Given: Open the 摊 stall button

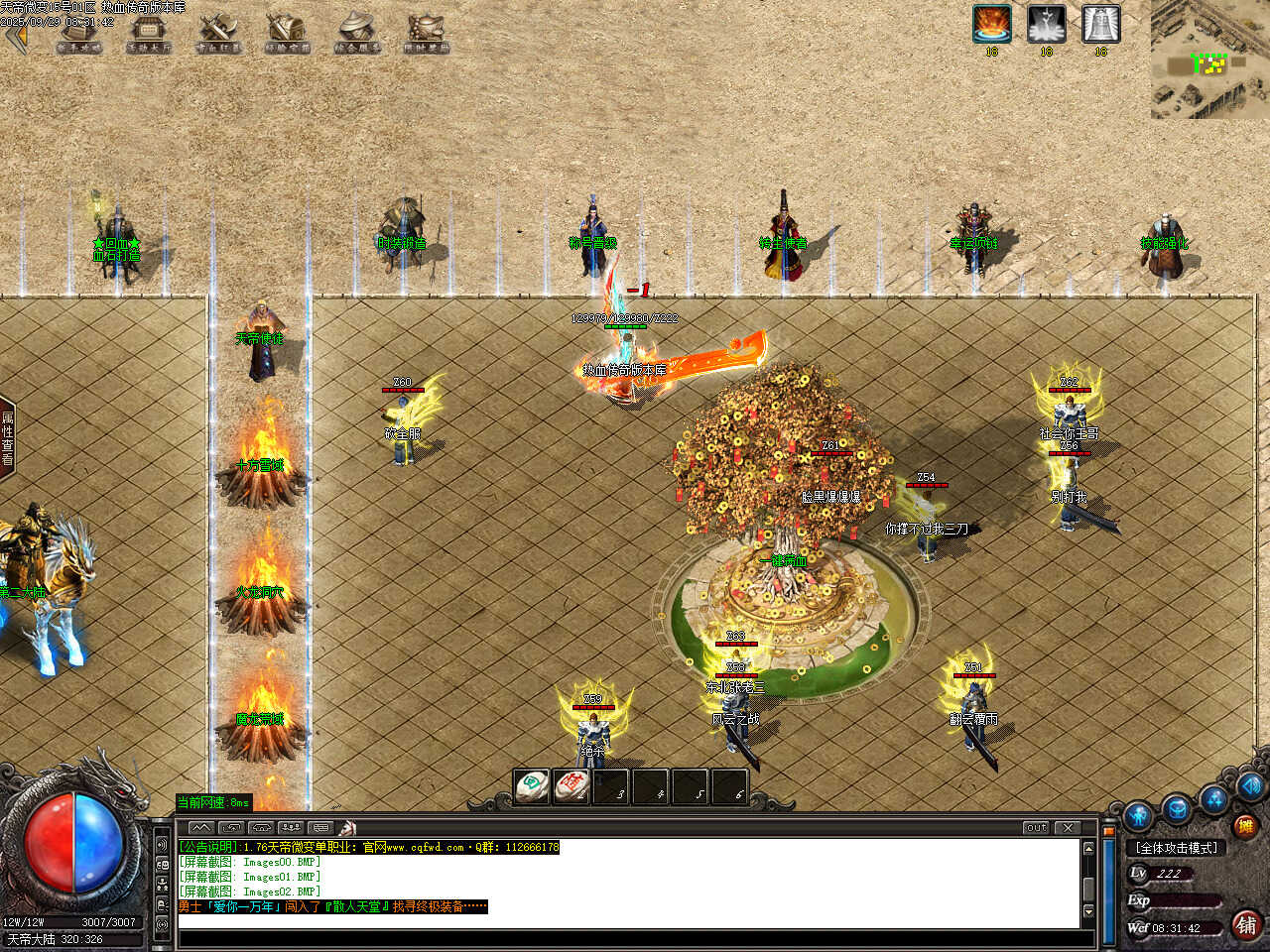Looking at the screenshot, I should click(x=1244, y=825).
